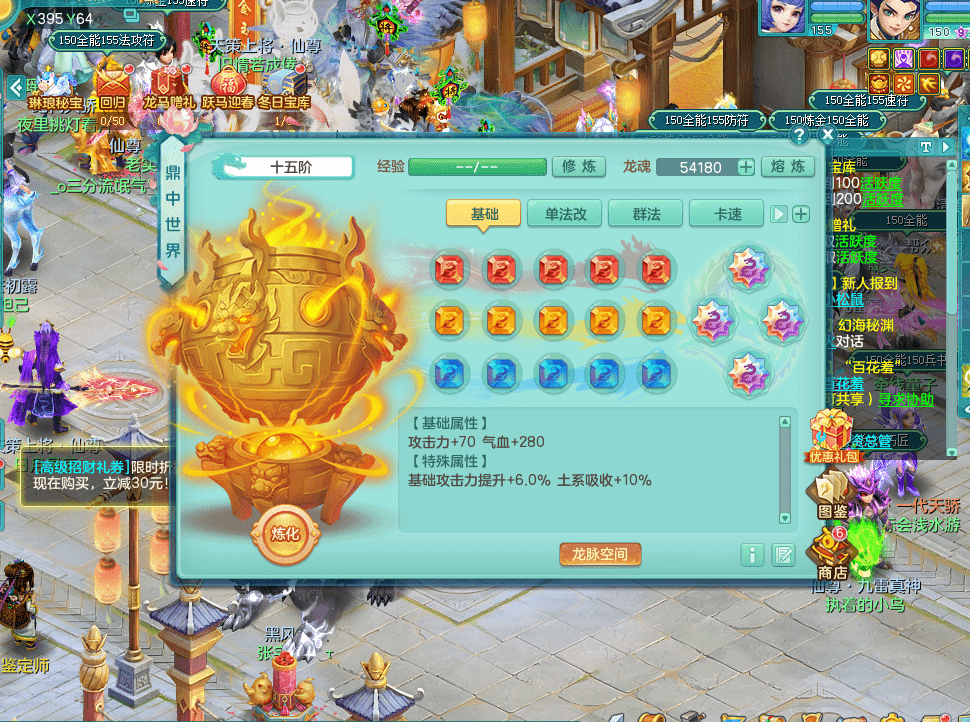Add more 龙魂 with the plus button
This screenshot has width=970, height=722.
(746, 167)
